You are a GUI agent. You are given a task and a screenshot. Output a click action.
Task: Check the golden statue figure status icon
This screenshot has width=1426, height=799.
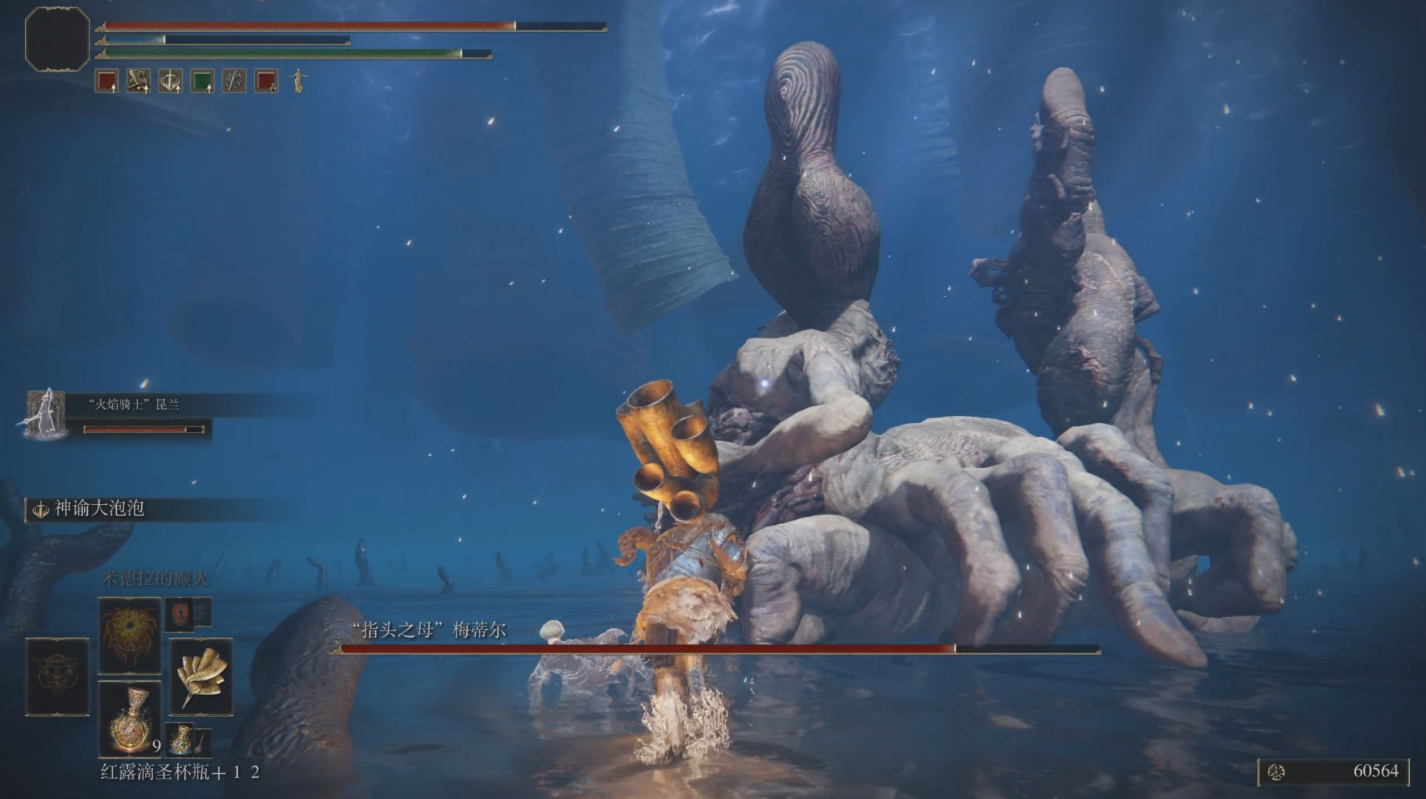[x=298, y=81]
